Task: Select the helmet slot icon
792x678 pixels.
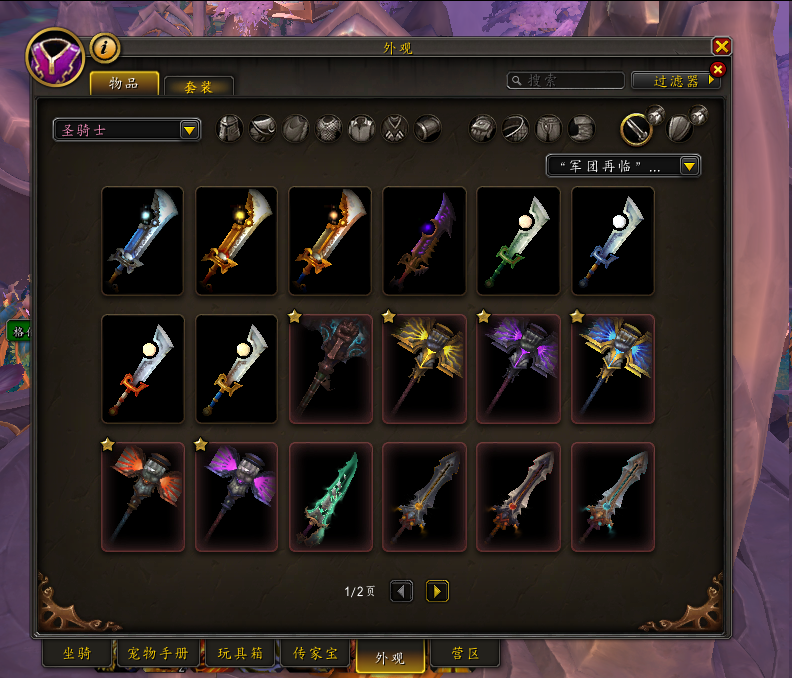Action: (230, 128)
